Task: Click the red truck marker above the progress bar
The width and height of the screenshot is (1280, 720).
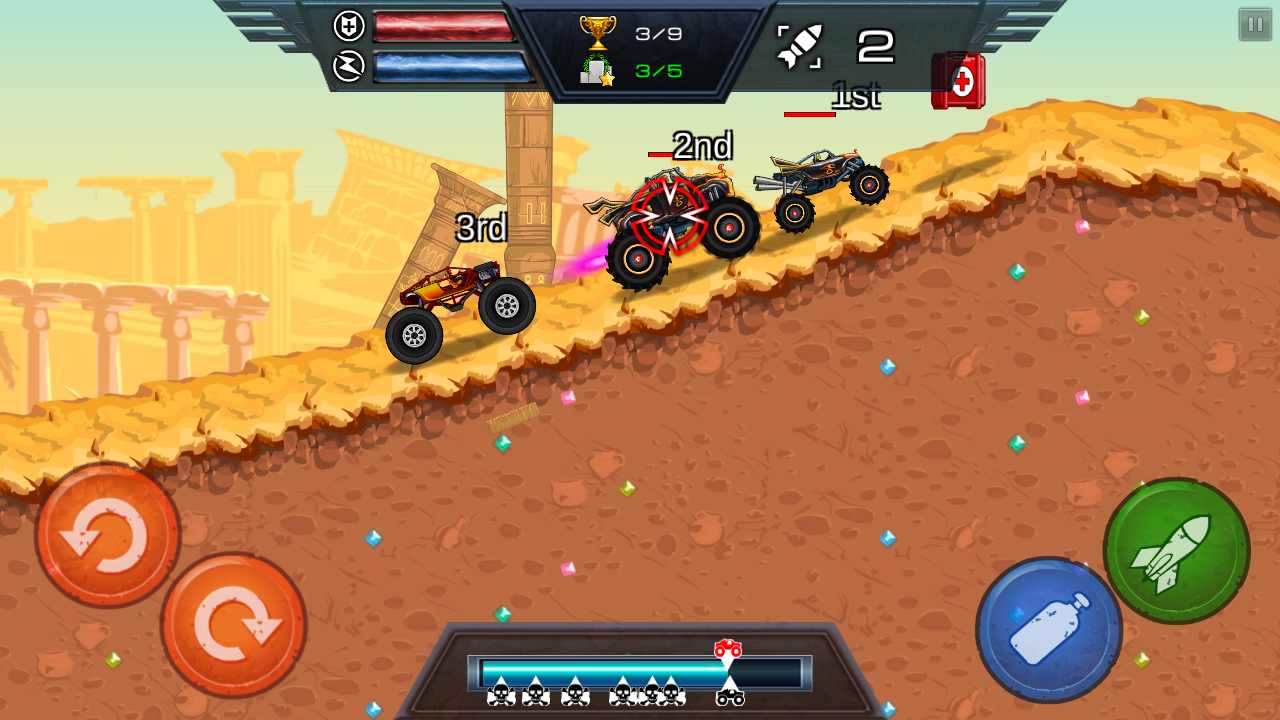Action: 729,650
